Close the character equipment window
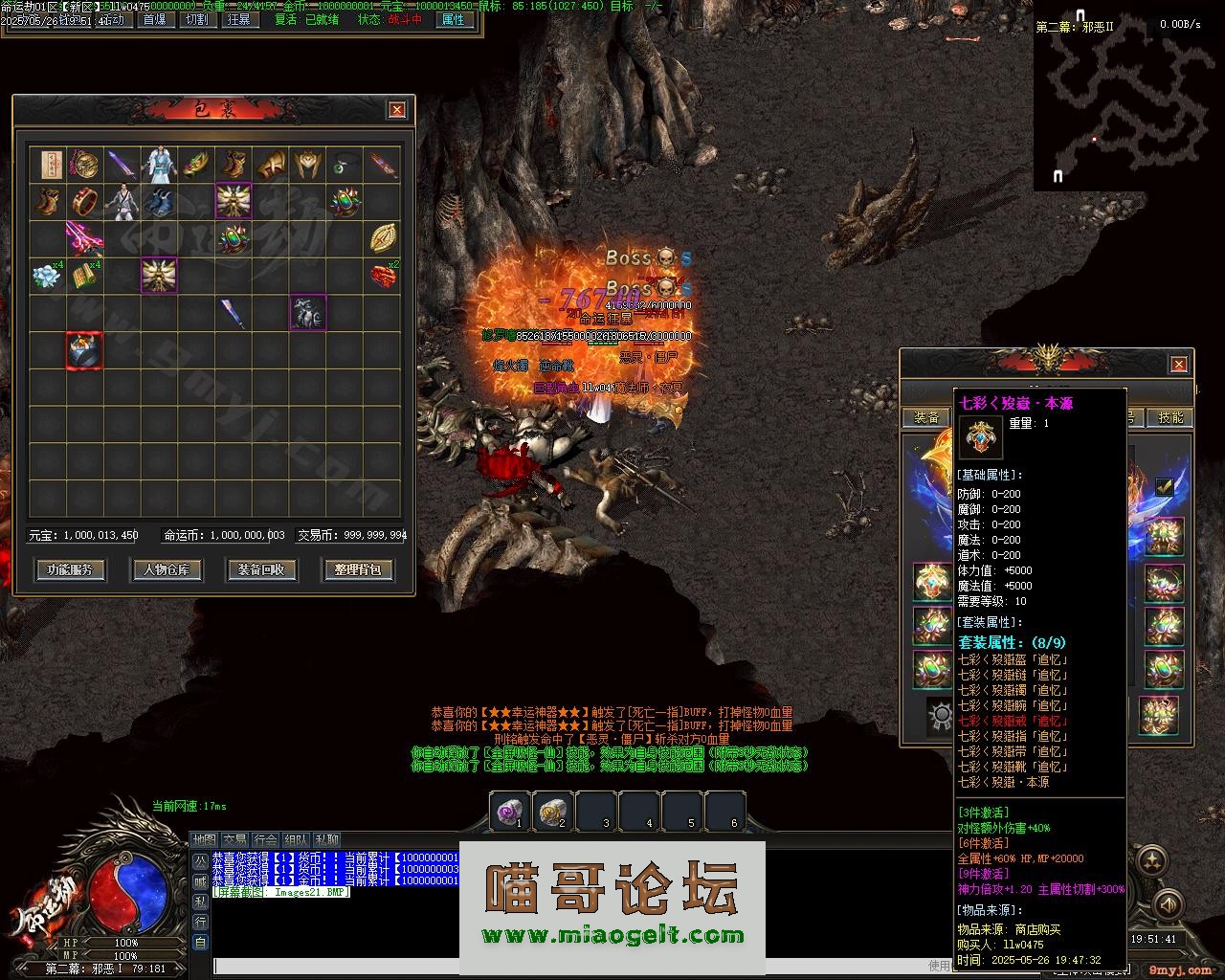1225x980 pixels. tap(1178, 364)
